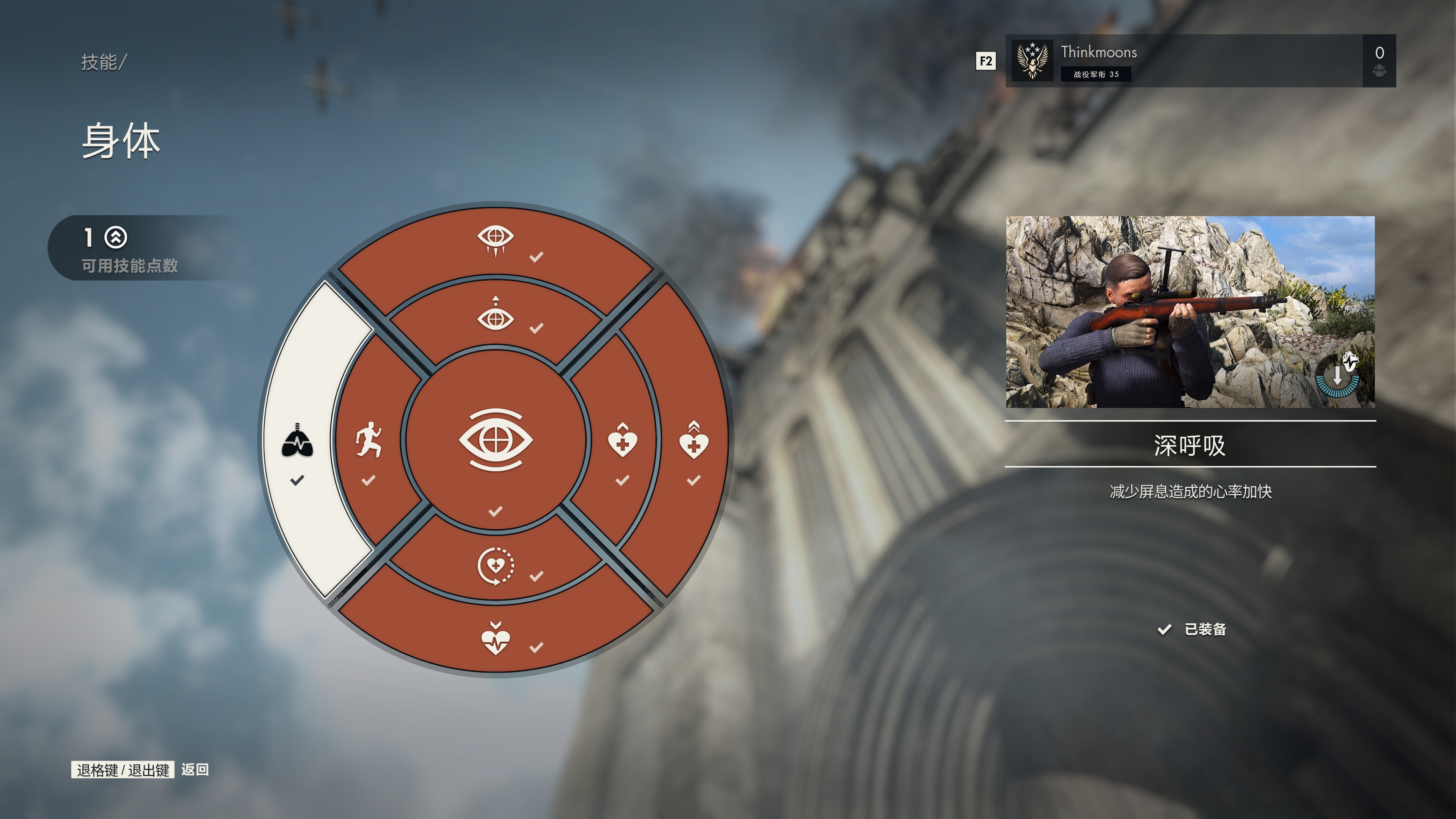Select the outer heart double-chevron skill

tap(693, 441)
